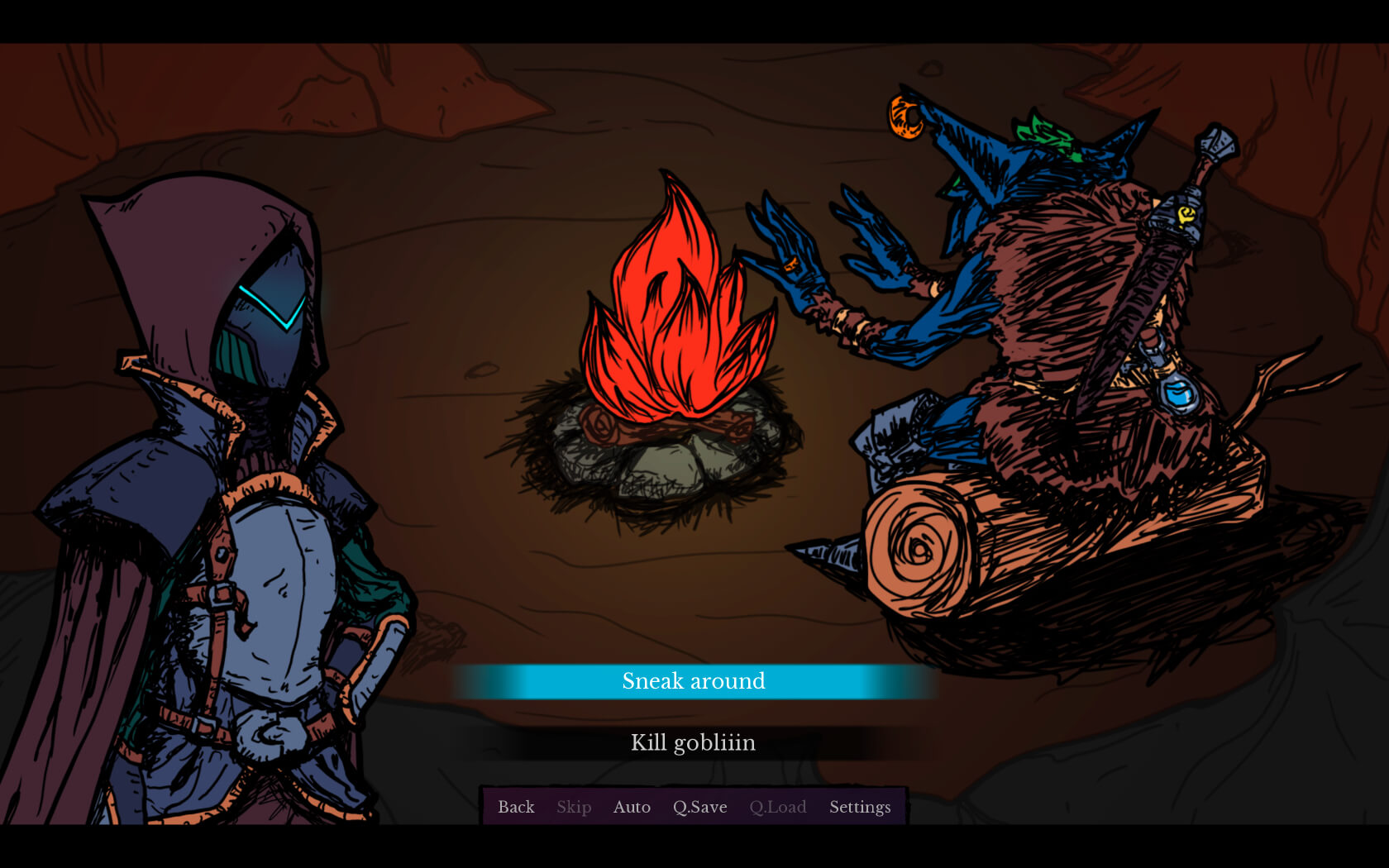This screenshot has width=1389, height=868.
Task: Open the Settings menu
Action: pyautogui.click(x=860, y=807)
